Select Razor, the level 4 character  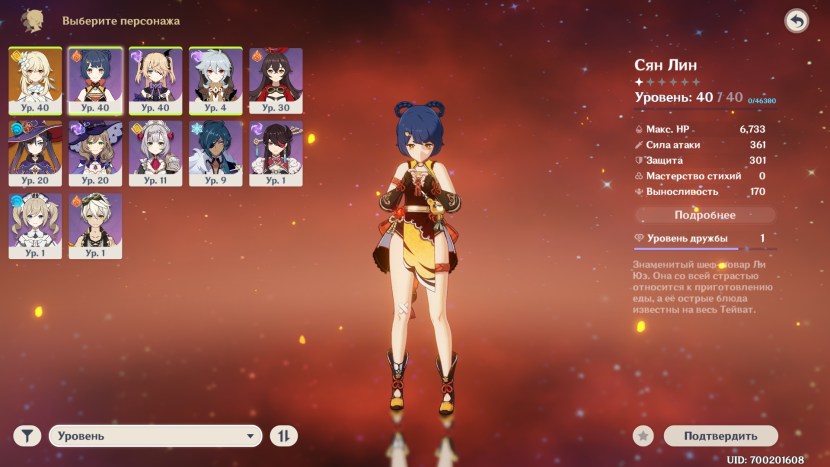(215, 78)
